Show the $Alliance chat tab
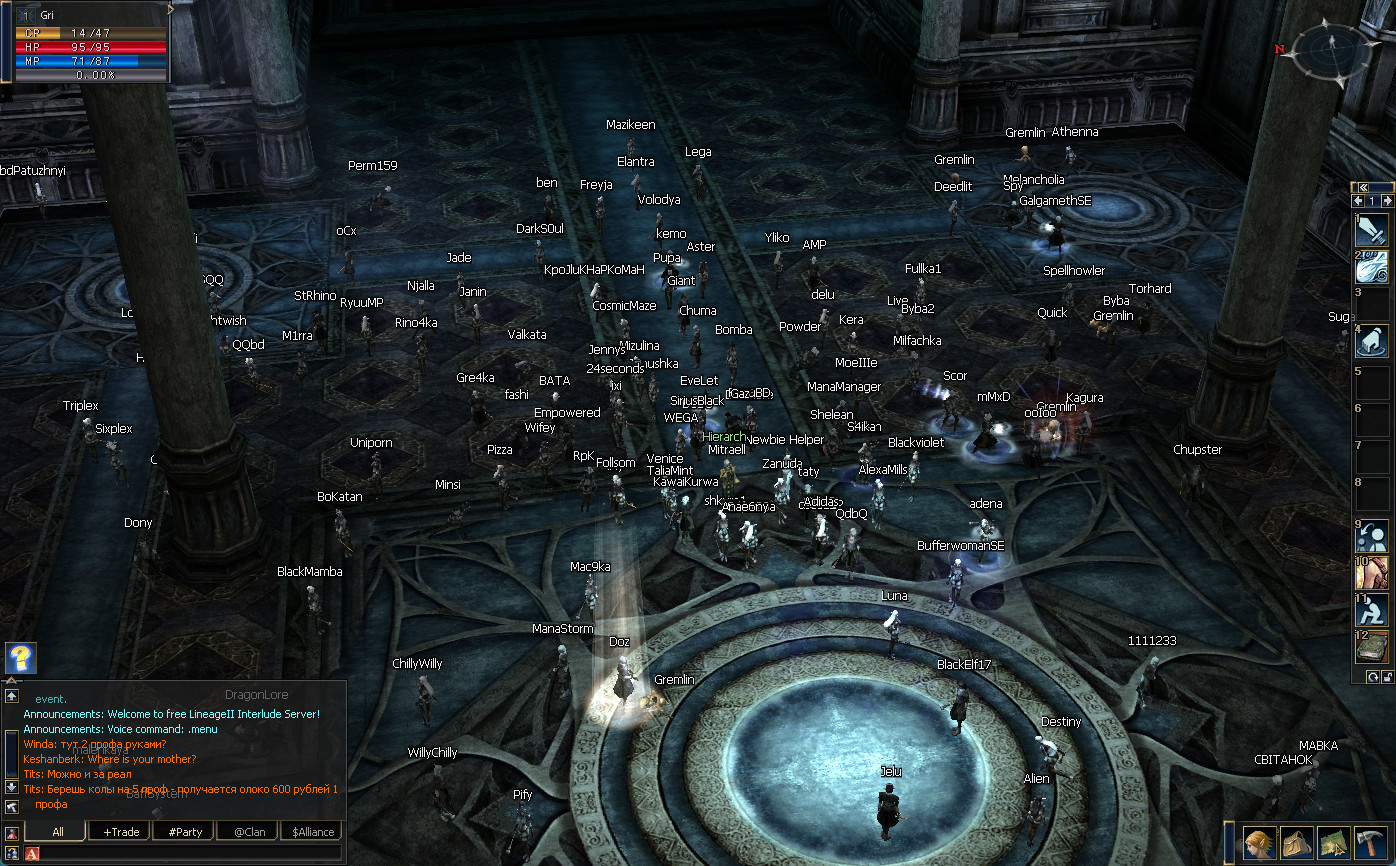Image resolution: width=1396 pixels, height=866 pixels. [x=312, y=831]
